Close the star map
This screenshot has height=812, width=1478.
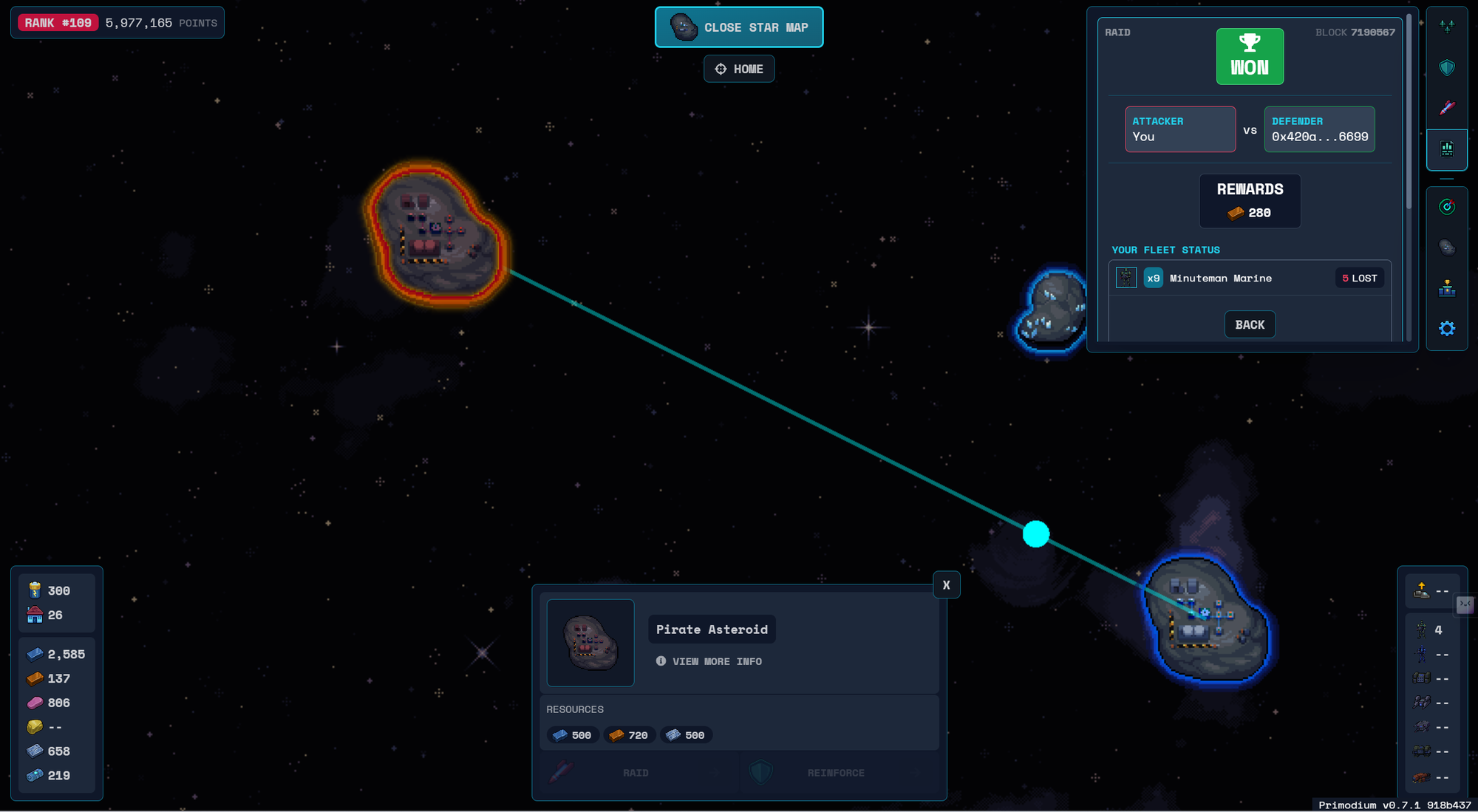point(739,27)
